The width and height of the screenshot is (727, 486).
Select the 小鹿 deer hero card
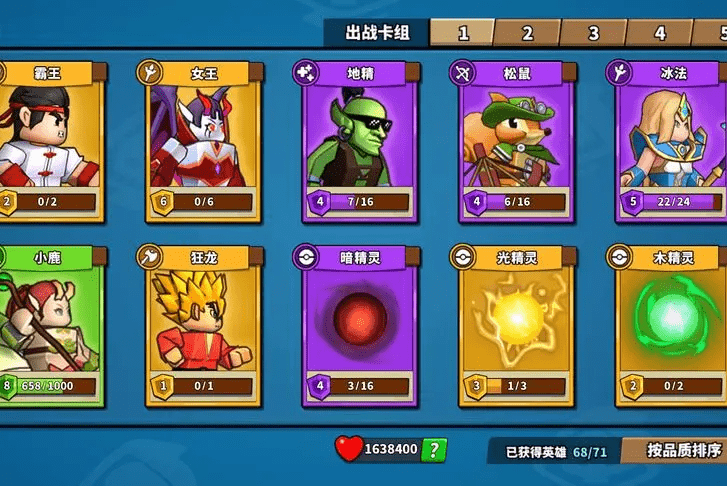[x=47, y=326]
